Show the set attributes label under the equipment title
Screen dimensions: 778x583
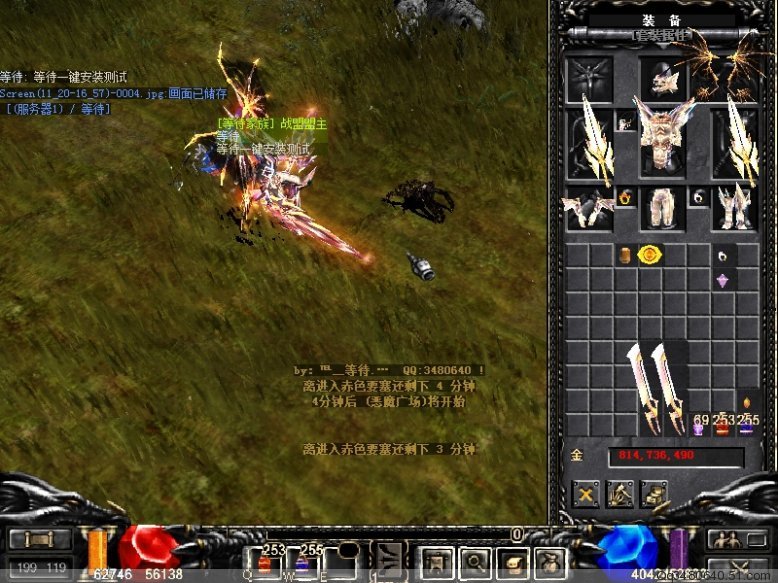click(661, 36)
